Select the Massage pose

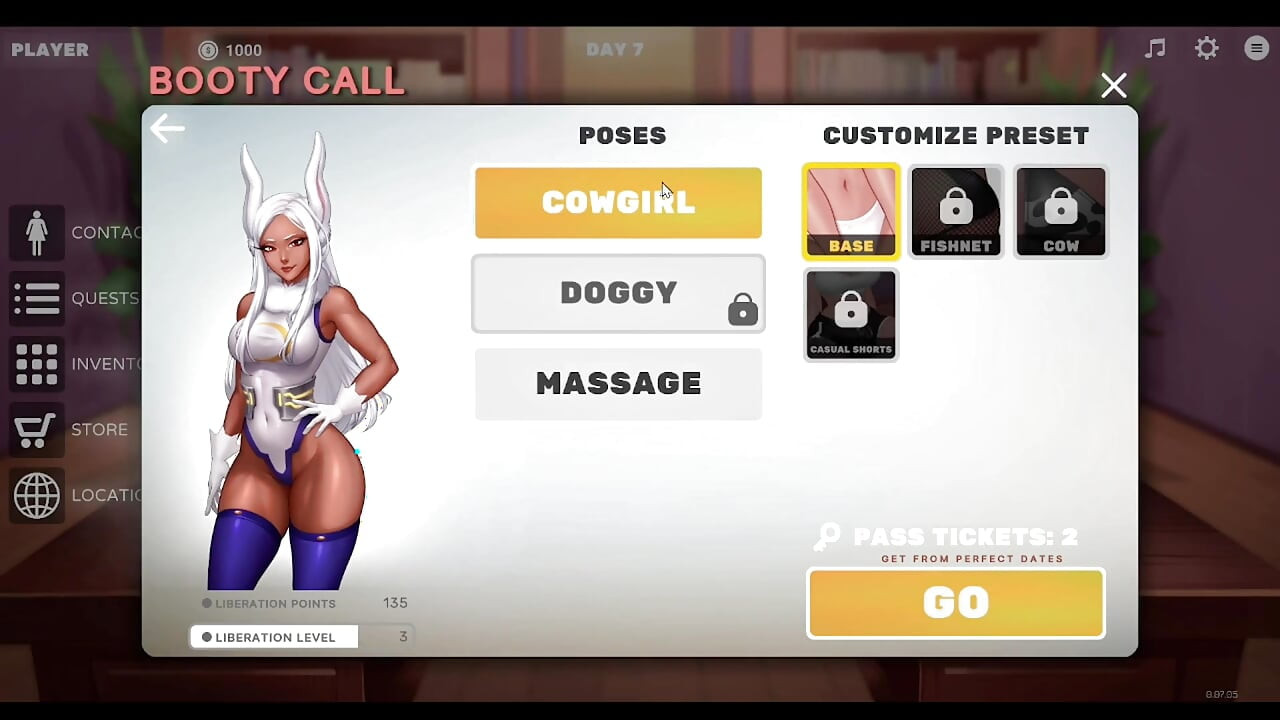pyautogui.click(x=618, y=383)
